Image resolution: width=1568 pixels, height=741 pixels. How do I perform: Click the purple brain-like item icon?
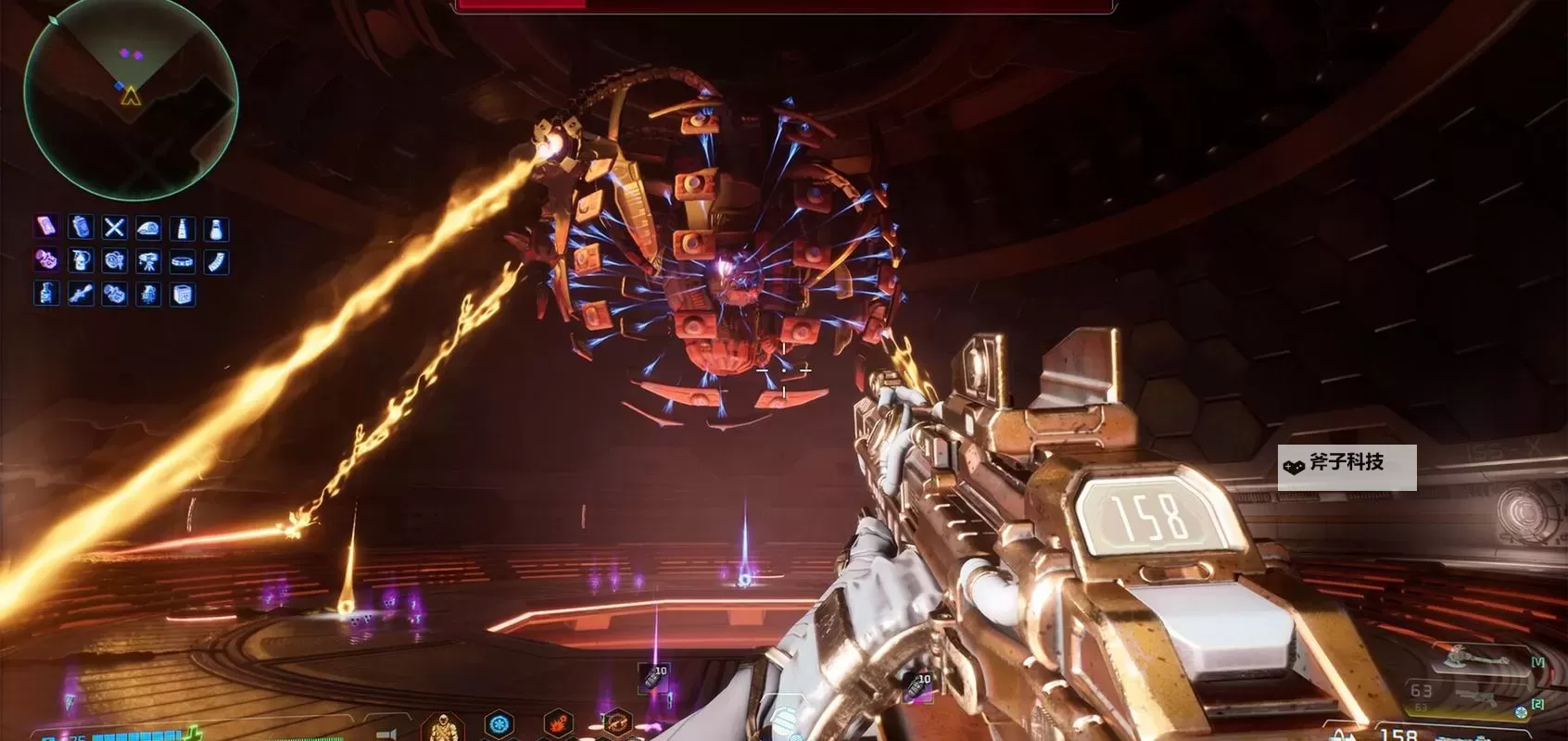pos(46,261)
